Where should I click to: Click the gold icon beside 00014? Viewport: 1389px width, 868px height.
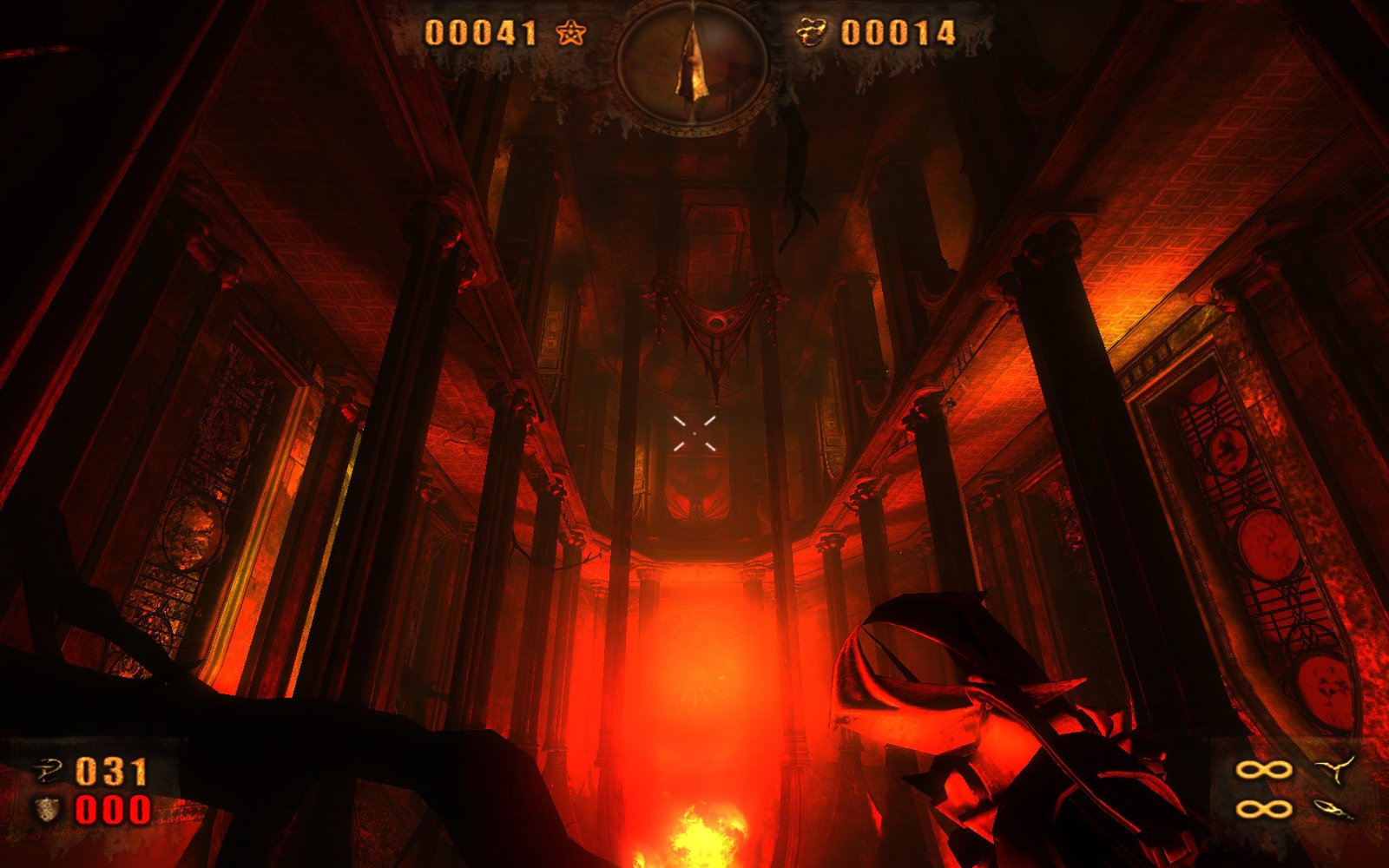coord(812,34)
